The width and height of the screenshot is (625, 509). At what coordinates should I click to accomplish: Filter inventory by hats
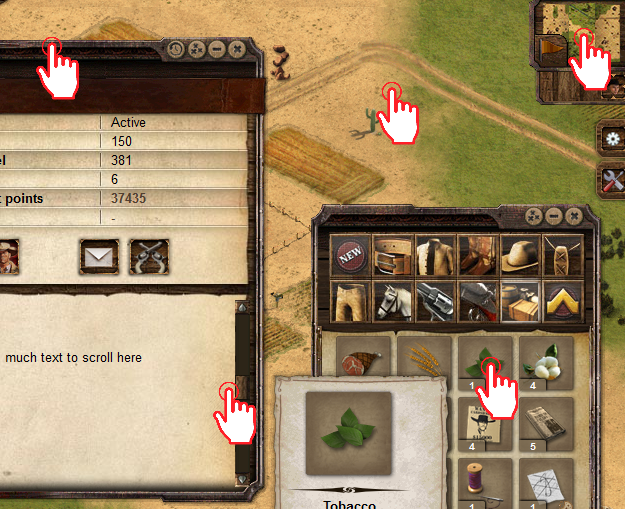[x=521, y=256]
